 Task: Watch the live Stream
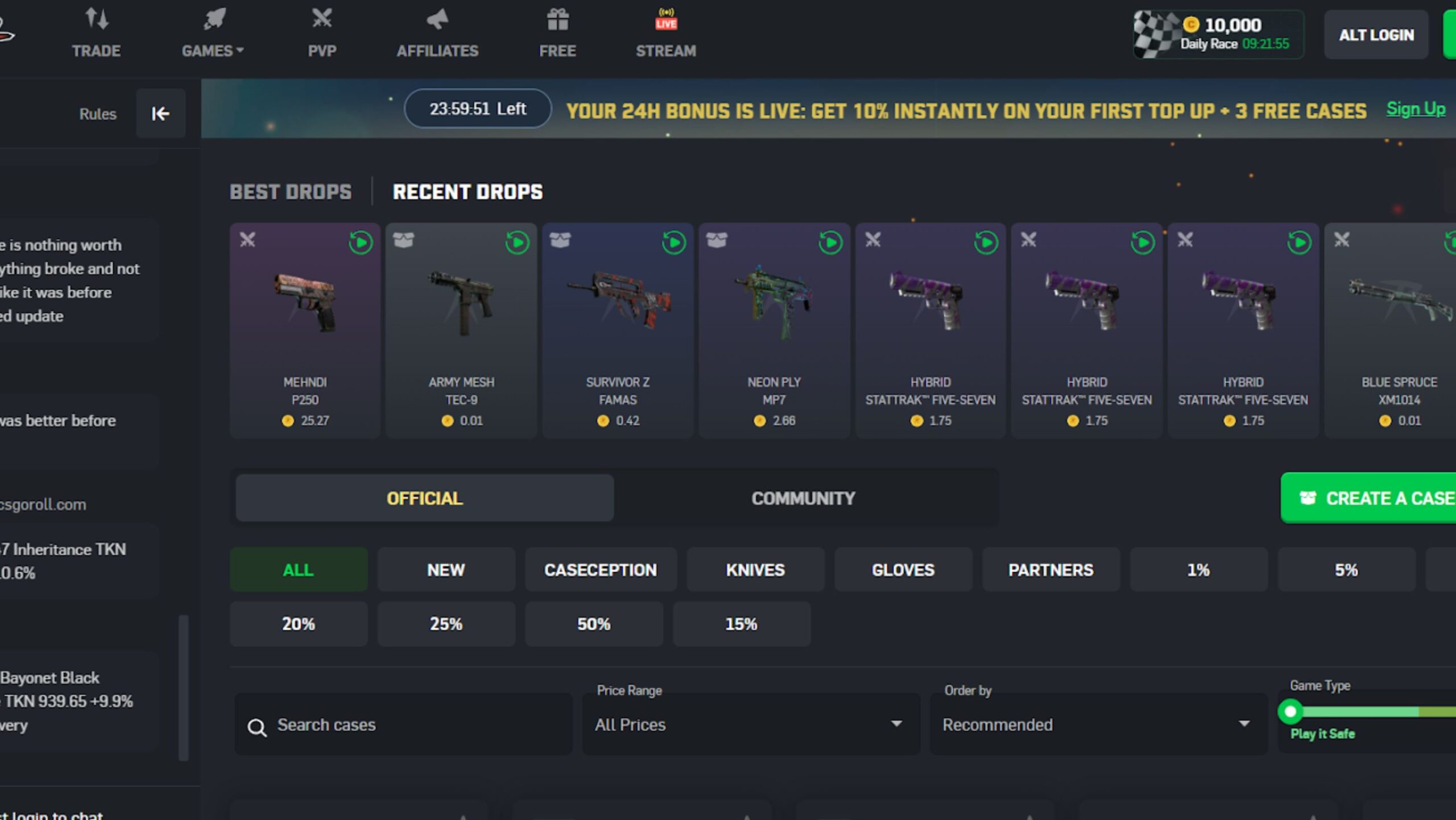coord(665,34)
